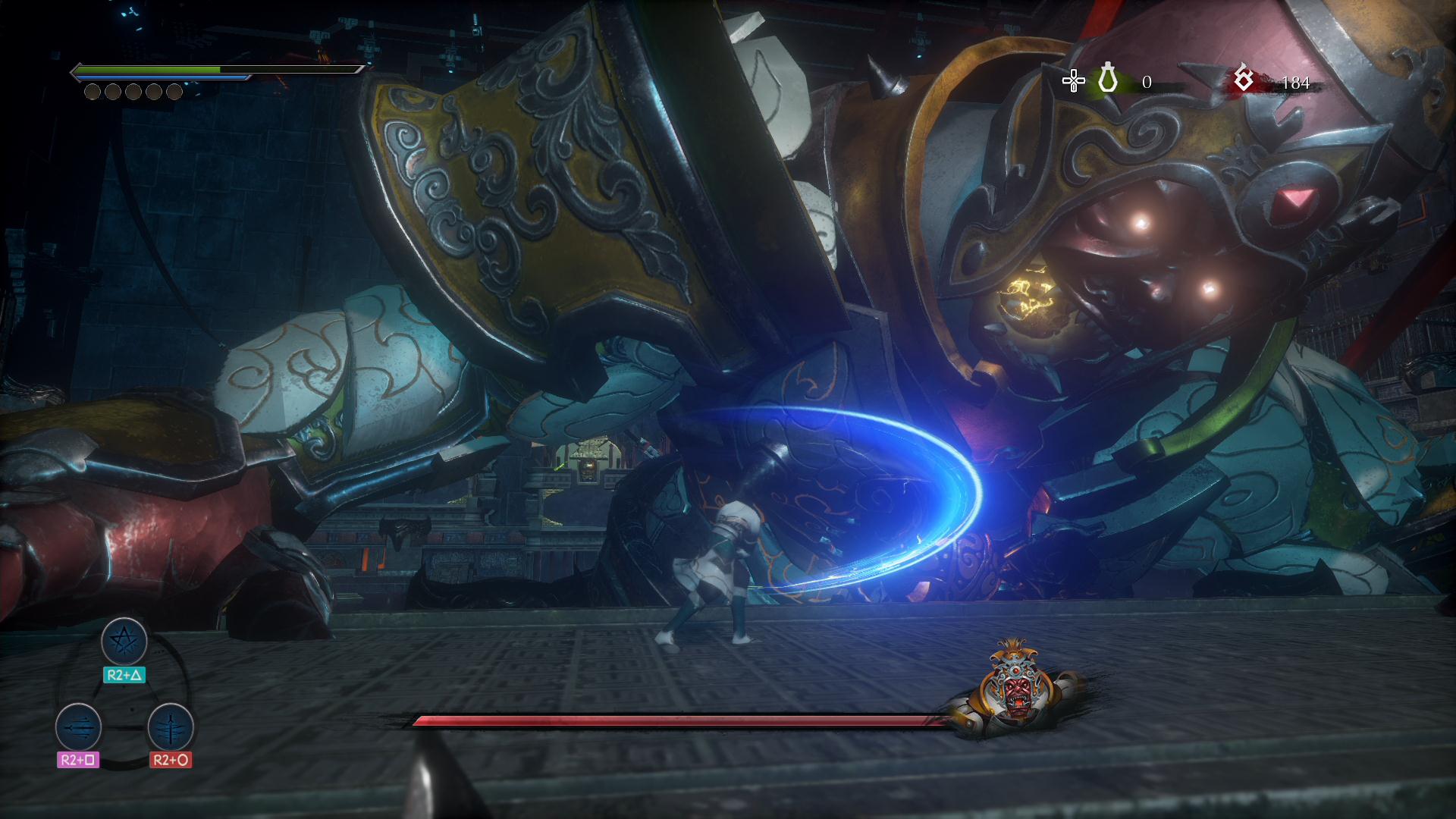Click the healing flask icon showing 0 charges
This screenshot has height=819, width=1456.
point(1107,79)
